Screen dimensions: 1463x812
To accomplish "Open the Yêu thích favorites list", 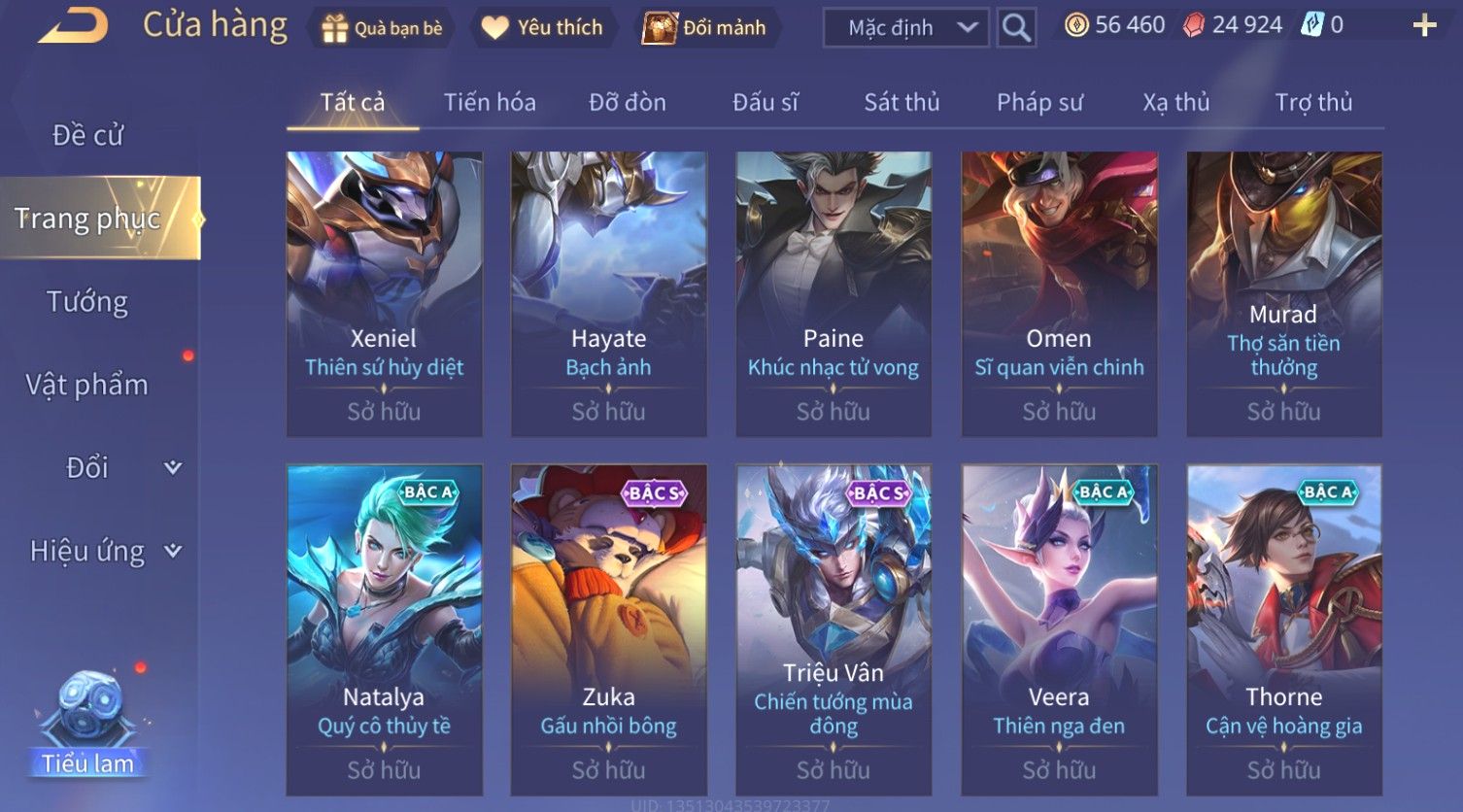I will [x=543, y=28].
